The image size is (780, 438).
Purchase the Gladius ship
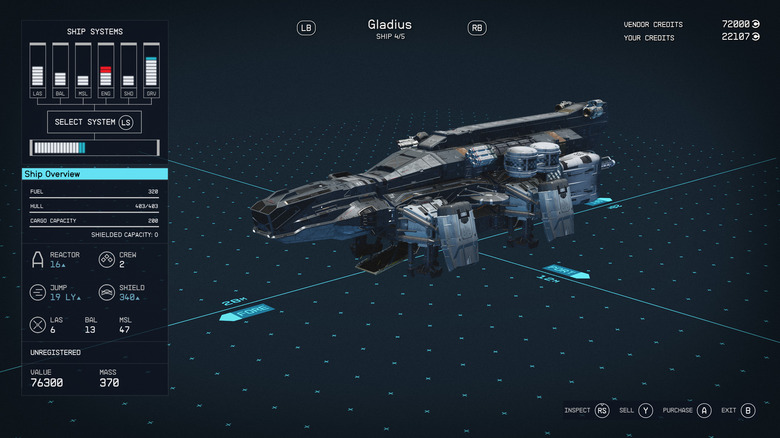(x=688, y=410)
